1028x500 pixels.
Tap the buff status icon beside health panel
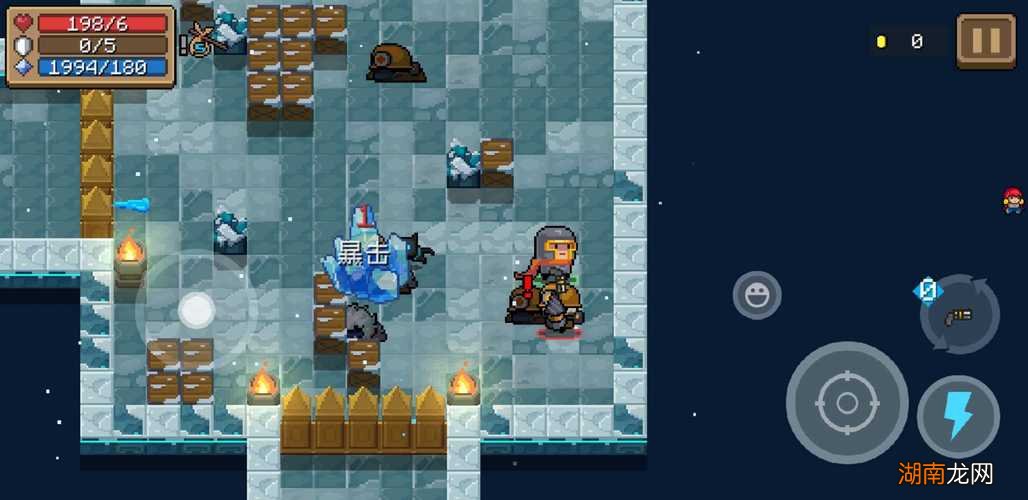(199, 40)
